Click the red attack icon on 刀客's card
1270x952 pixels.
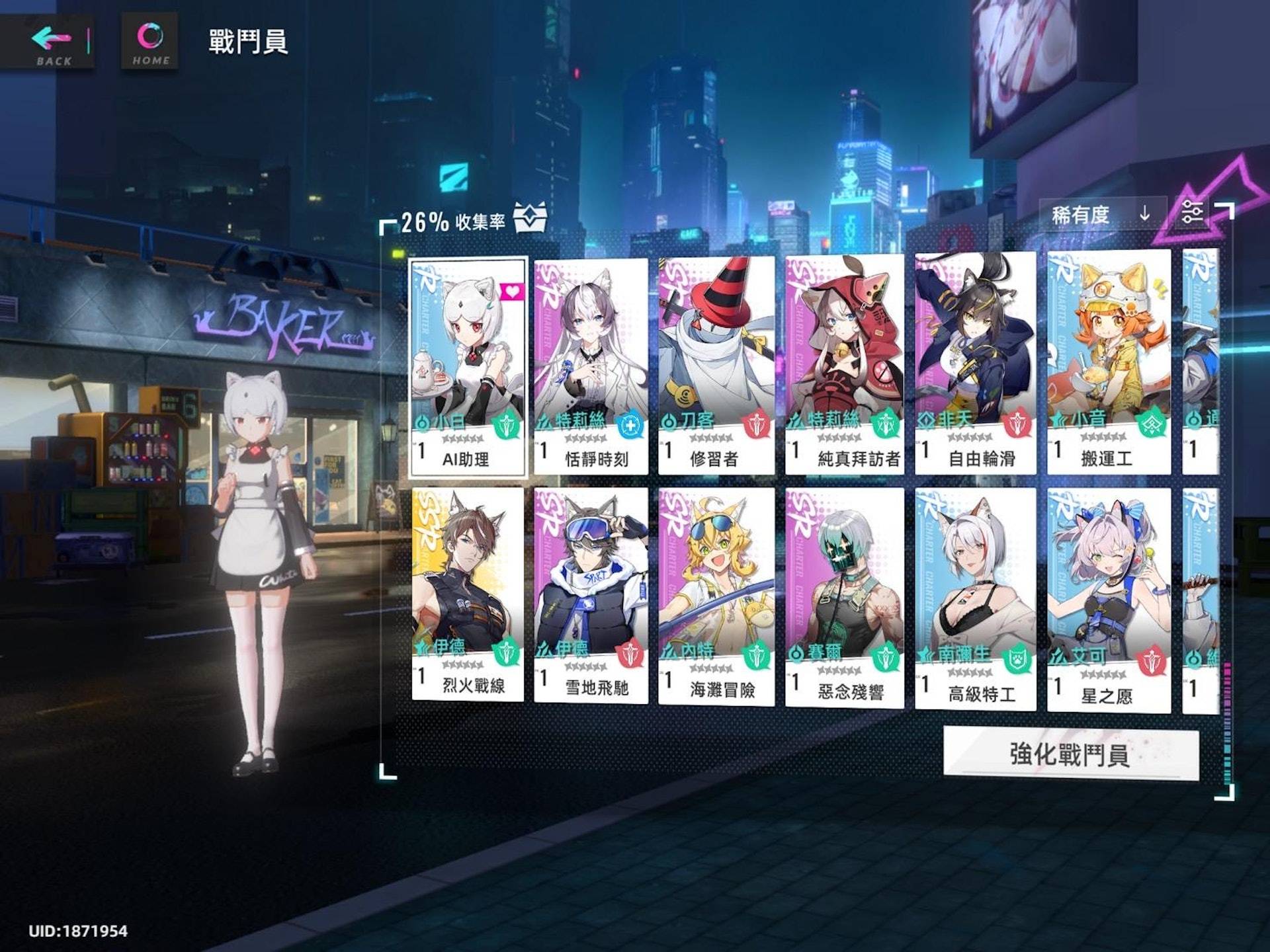point(756,423)
